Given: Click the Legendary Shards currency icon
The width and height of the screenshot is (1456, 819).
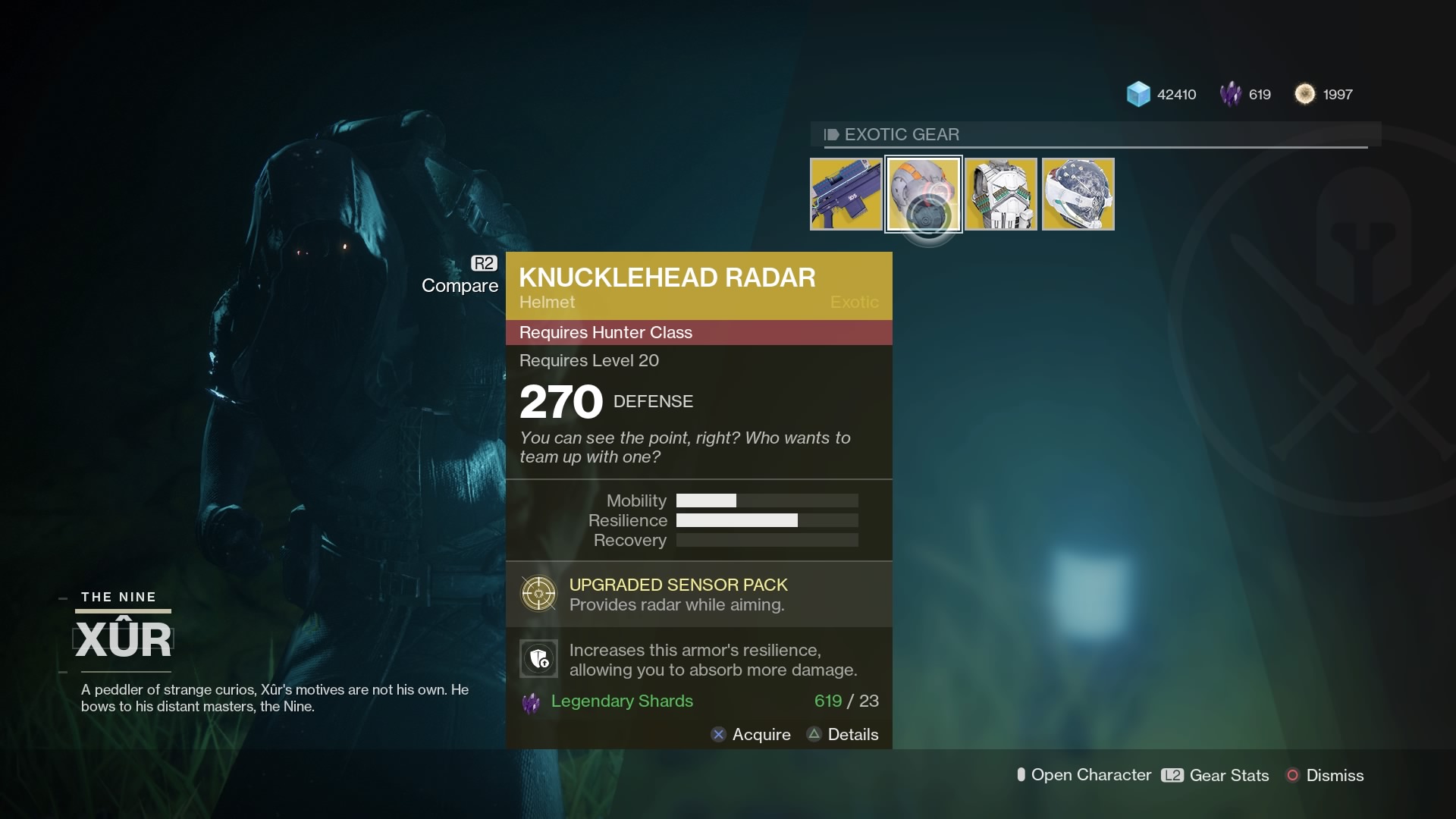Looking at the screenshot, I should click(x=1232, y=94).
